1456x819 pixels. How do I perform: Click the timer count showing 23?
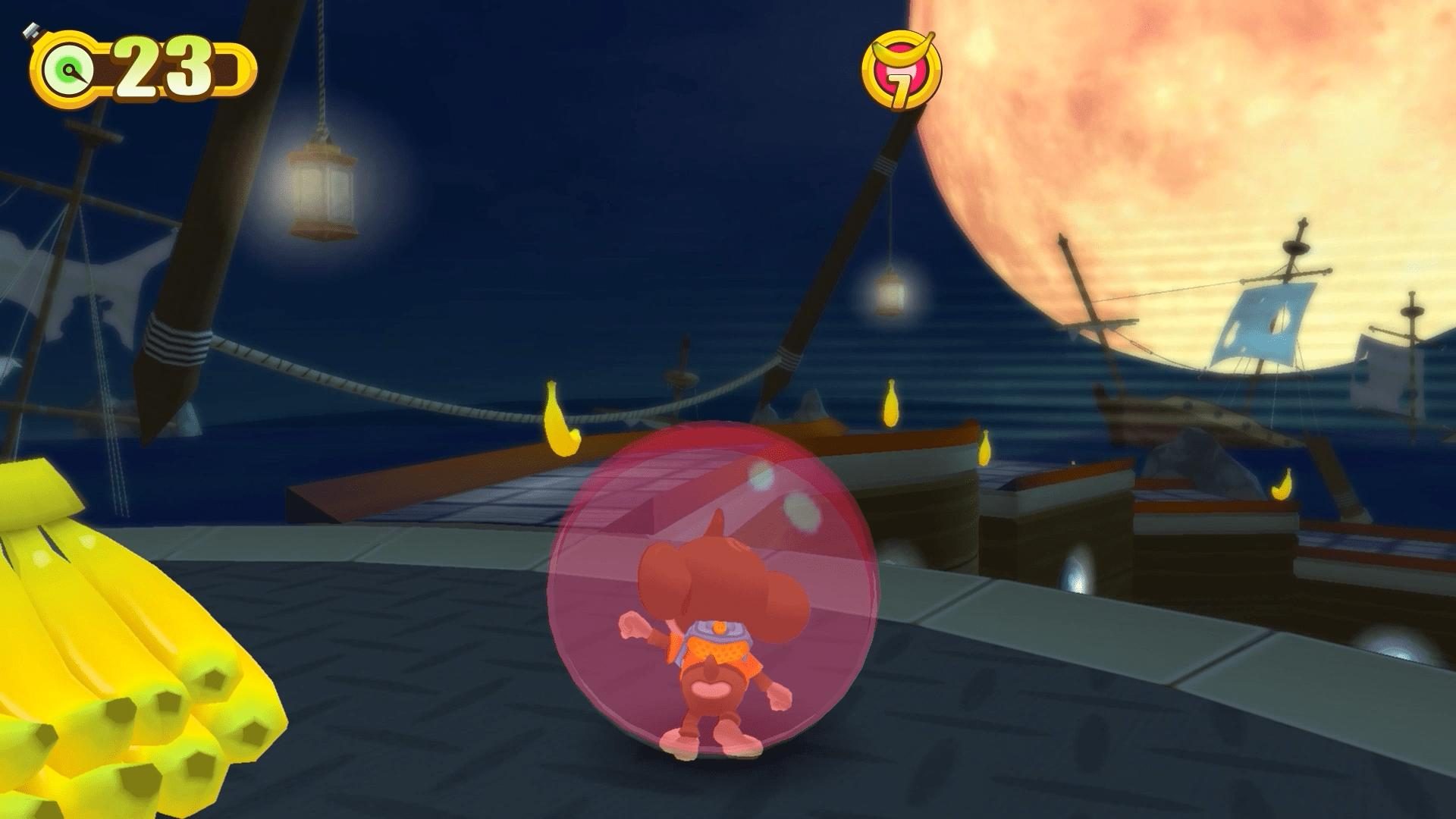tap(163, 64)
